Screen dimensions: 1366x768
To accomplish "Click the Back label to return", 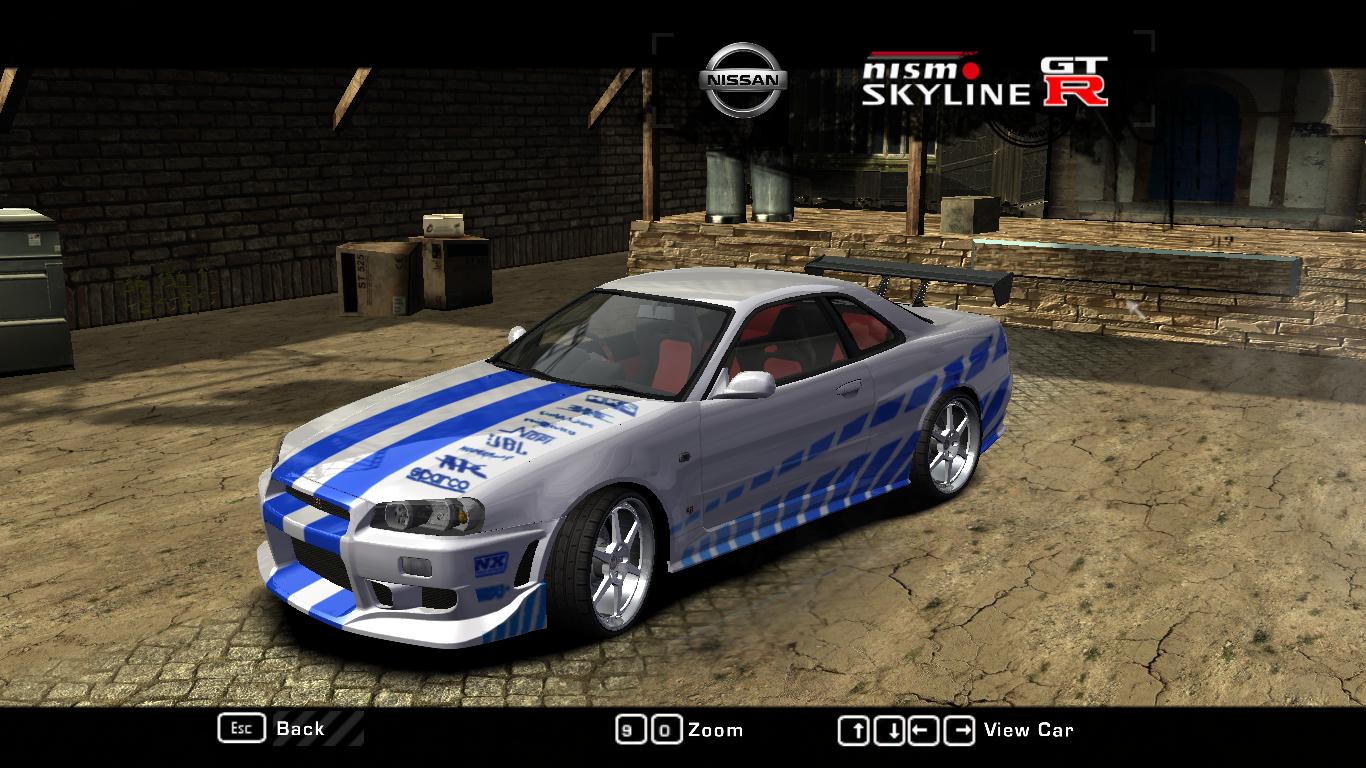I will [x=298, y=730].
